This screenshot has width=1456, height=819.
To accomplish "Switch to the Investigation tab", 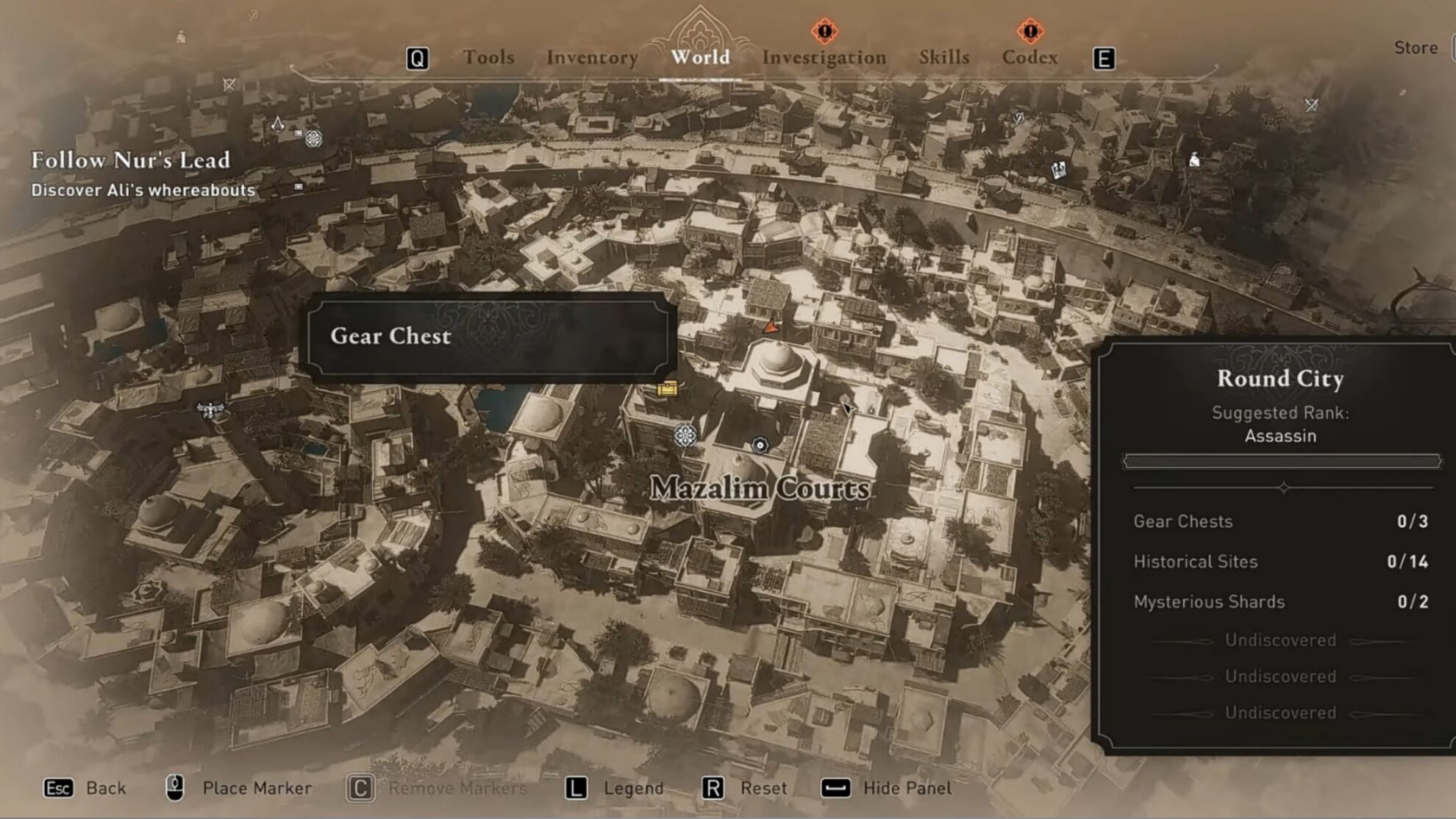I will point(823,57).
